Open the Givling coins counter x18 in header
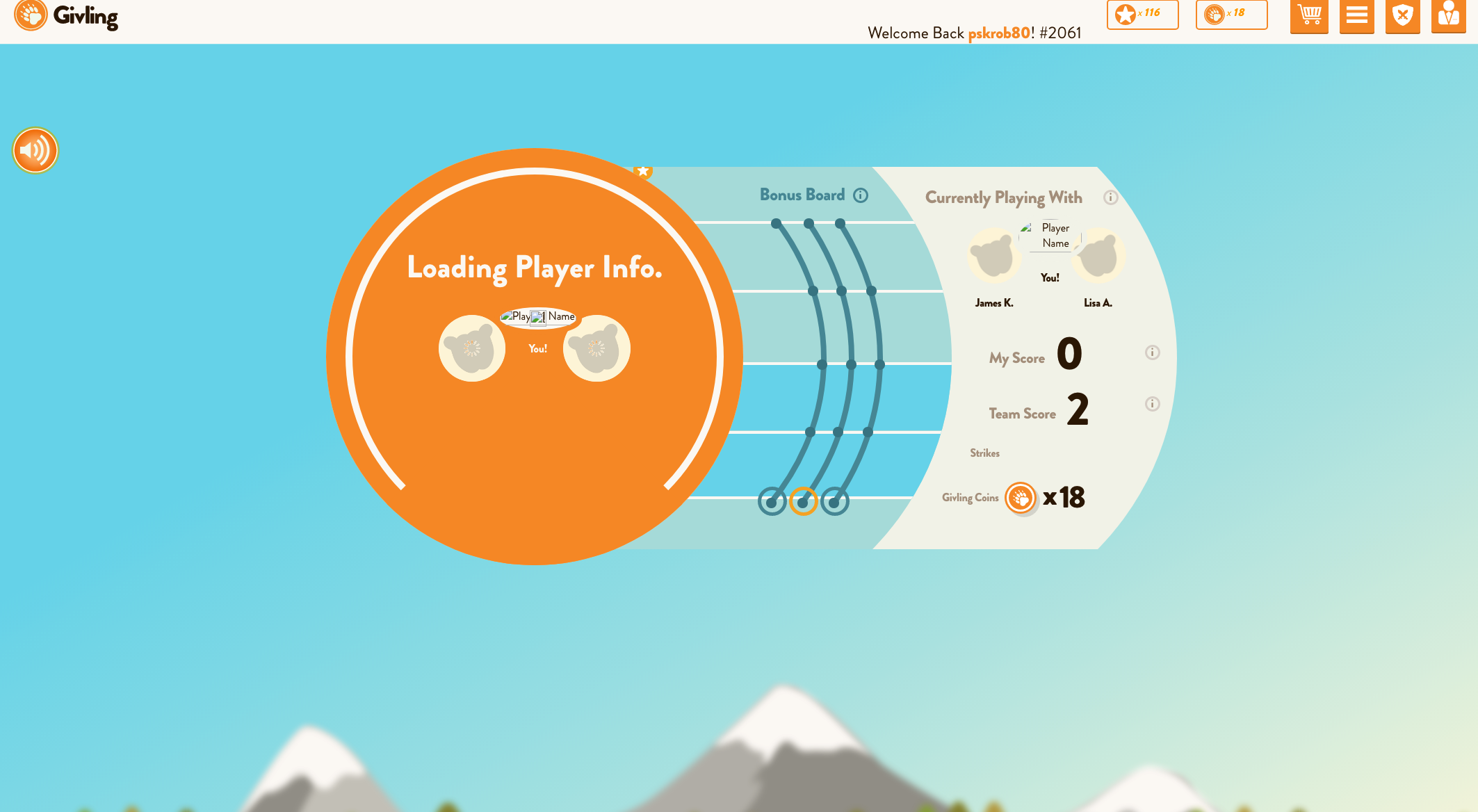1478x812 pixels. tap(1231, 14)
